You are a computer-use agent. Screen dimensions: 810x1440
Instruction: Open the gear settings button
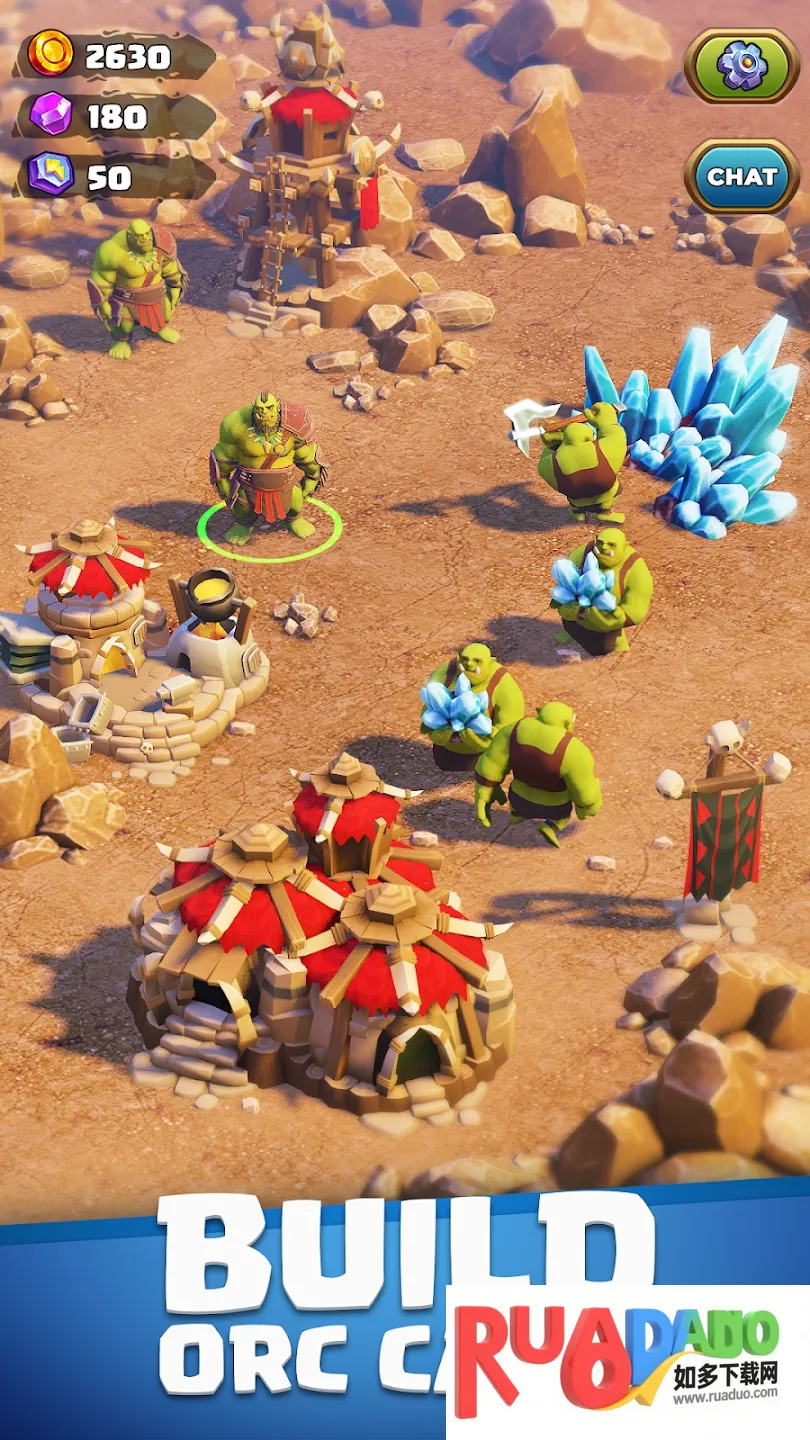(741, 66)
